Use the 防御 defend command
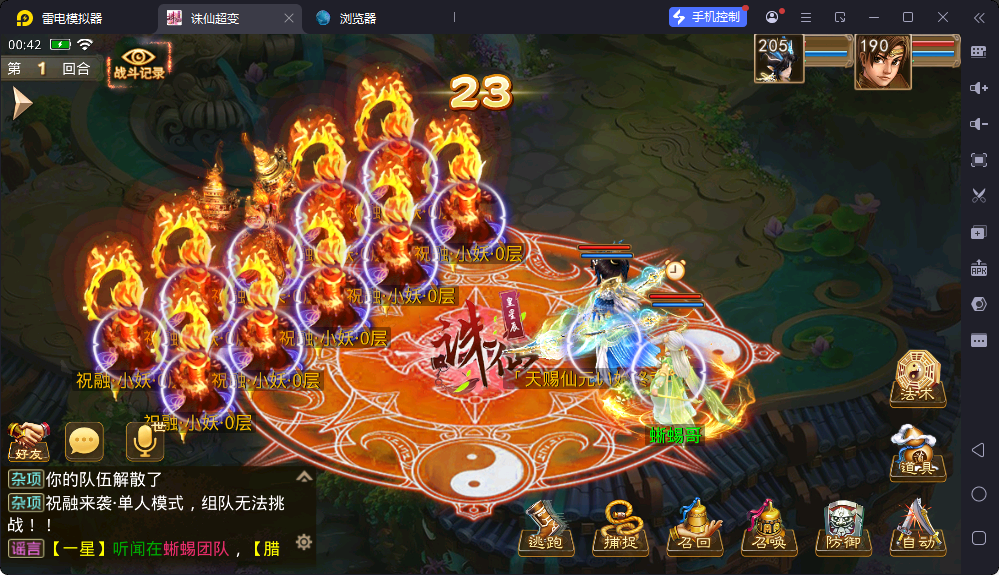Viewport: 999px width, 575px height. pyautogui.click(x=843, y=527)
